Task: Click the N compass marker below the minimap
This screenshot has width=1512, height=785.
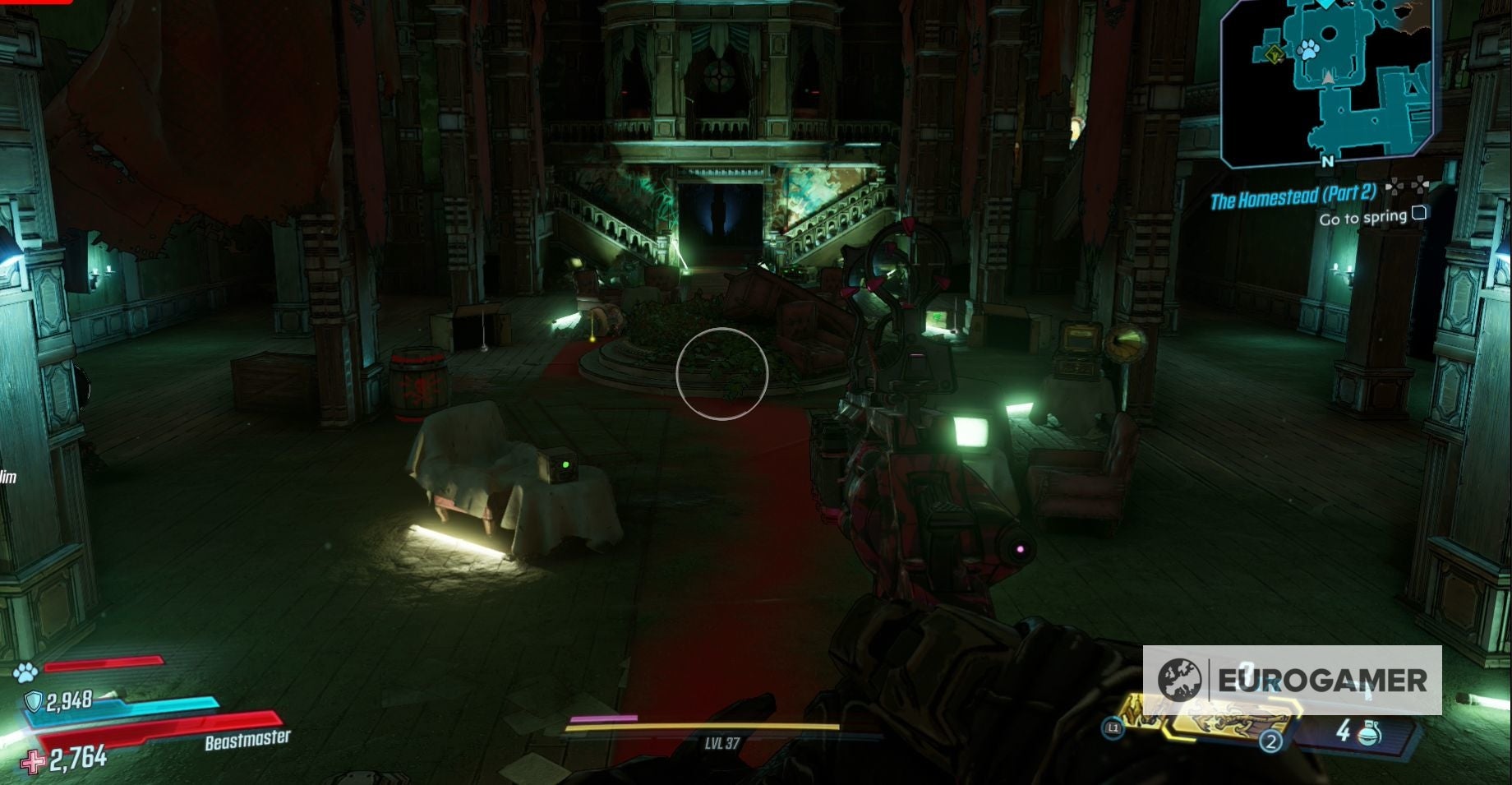Action: (1327, 161)
